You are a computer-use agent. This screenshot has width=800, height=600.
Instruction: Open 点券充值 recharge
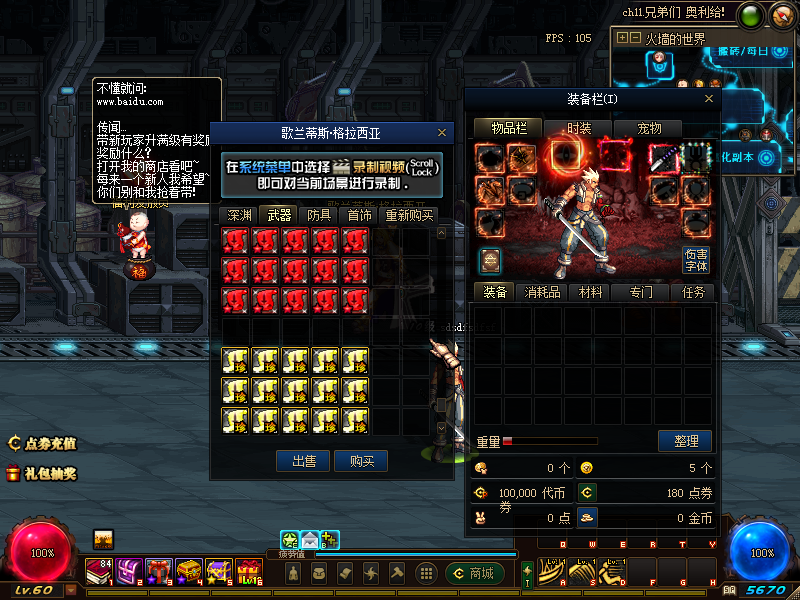click(x=42, y=443)
